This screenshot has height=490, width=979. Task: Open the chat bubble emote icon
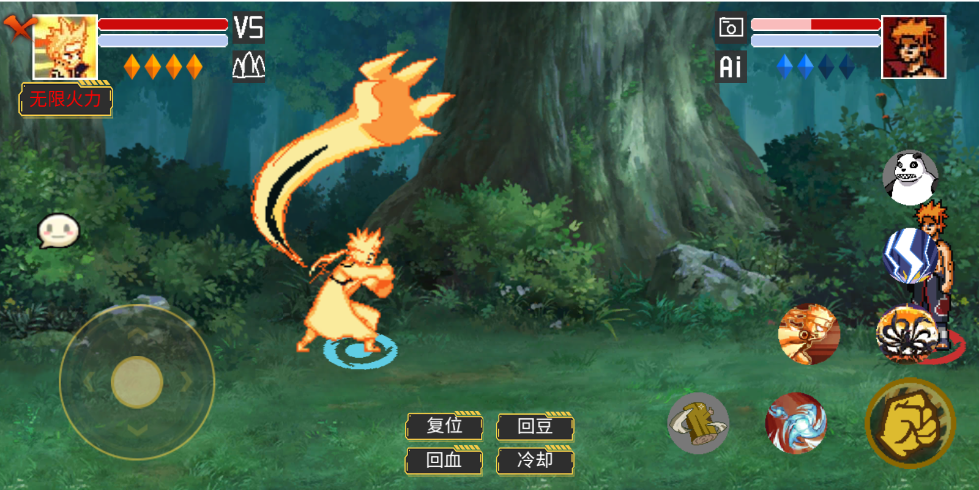[x=58, y=231]
